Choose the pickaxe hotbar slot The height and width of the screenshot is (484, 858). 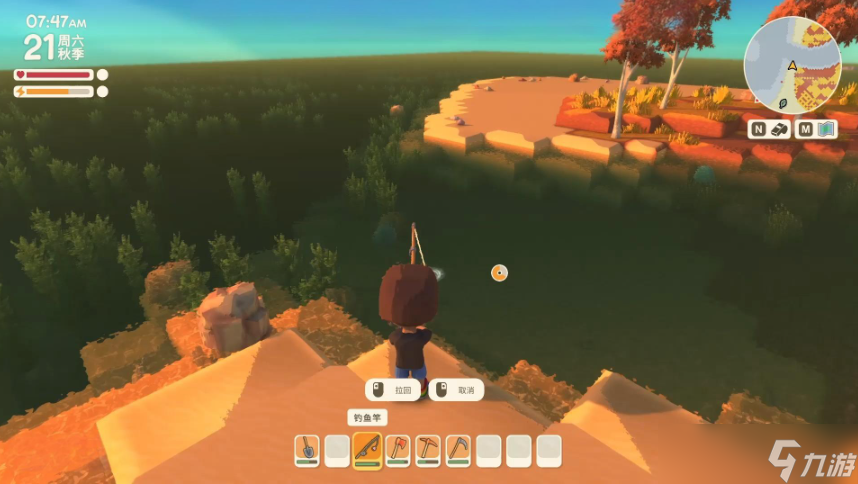pyautogui.click(x=427, y=450)
